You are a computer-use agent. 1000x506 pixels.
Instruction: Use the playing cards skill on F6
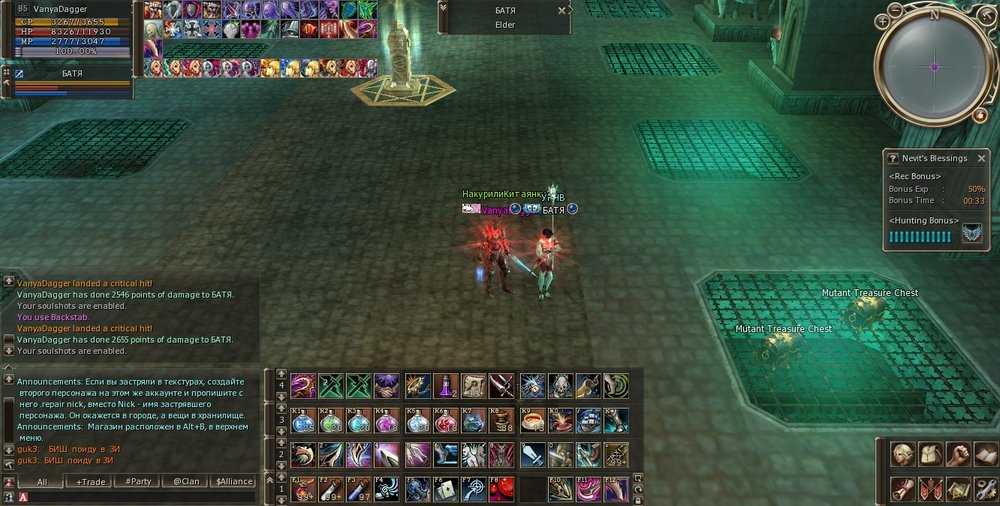[x=446, y=488]
